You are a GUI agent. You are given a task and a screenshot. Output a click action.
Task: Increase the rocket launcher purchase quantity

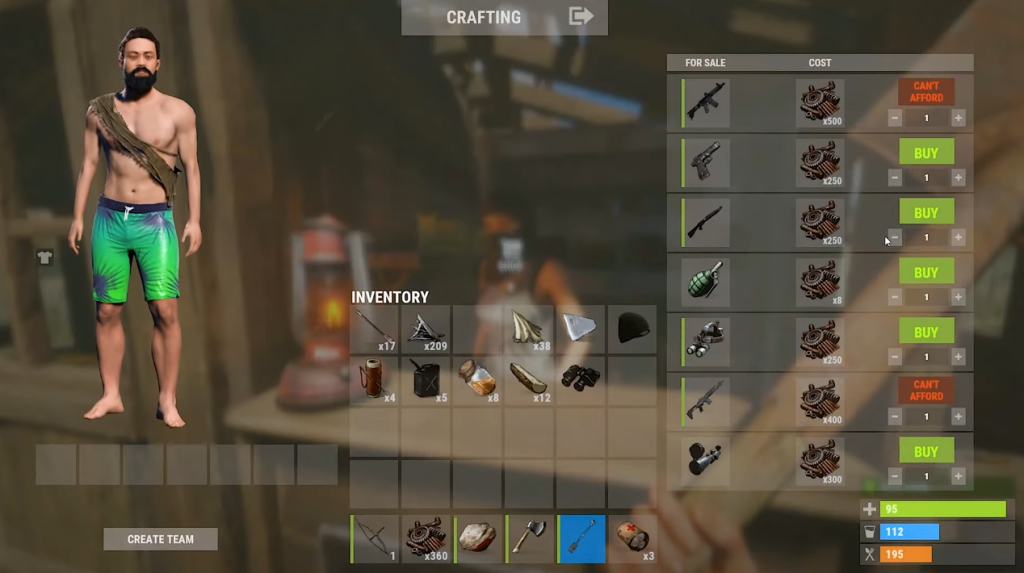point(958,477)
